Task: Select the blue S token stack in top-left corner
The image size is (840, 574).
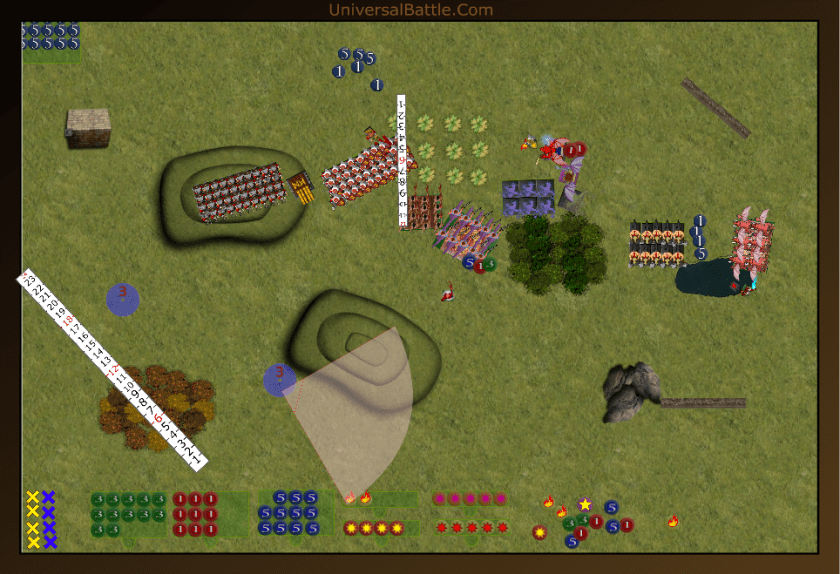Action: tap(50, 37)
